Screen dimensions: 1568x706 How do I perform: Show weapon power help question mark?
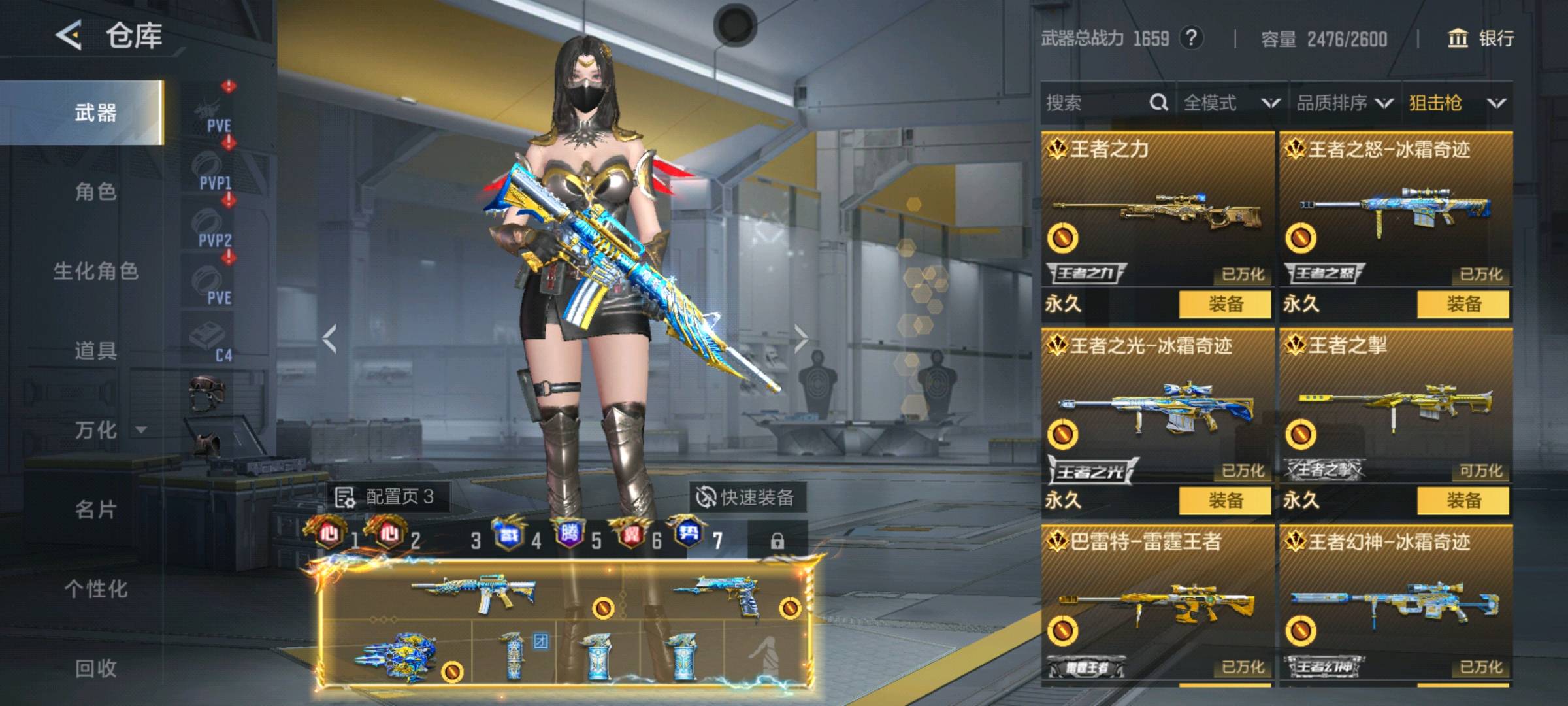coord(1191,38)
